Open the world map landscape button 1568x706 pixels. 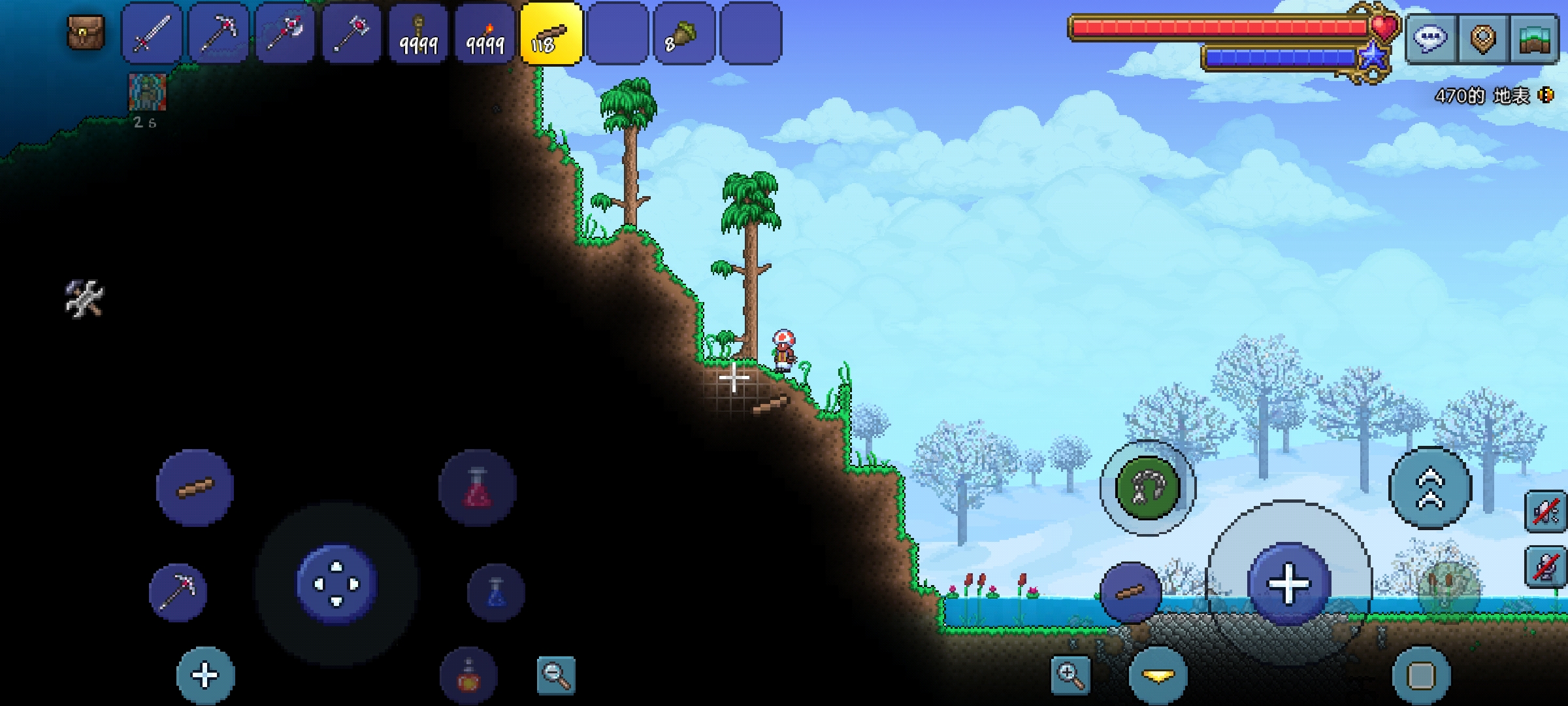[x=1534, y=39]
